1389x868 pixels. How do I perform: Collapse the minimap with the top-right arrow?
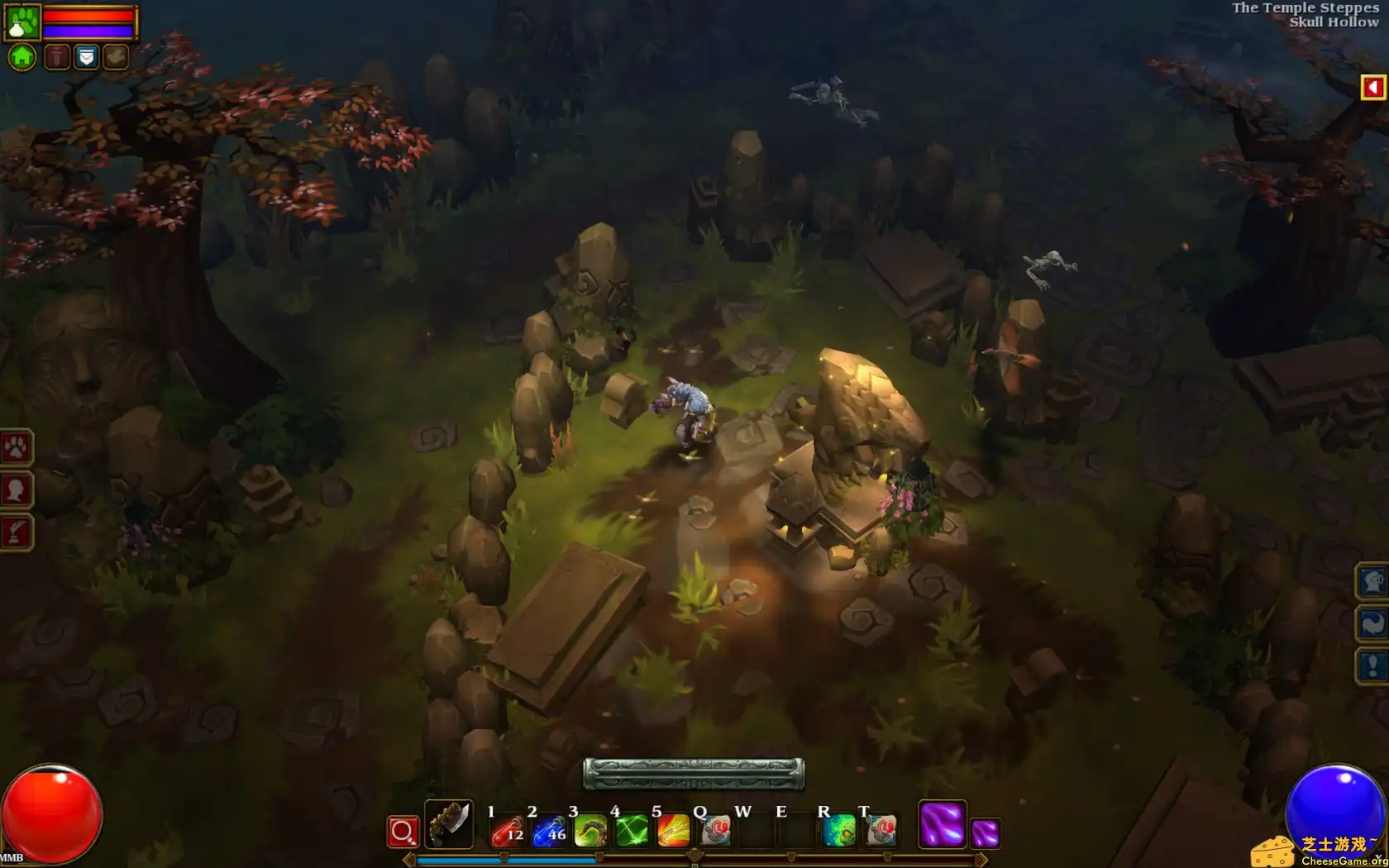tap(1373, 85)
